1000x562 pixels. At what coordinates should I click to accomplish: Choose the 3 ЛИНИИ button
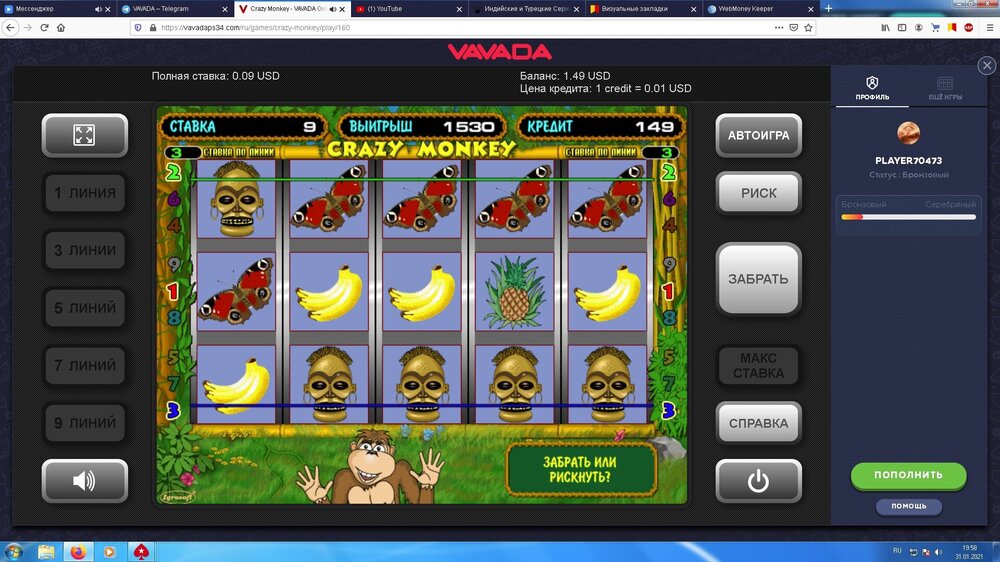tap(84, 250)
